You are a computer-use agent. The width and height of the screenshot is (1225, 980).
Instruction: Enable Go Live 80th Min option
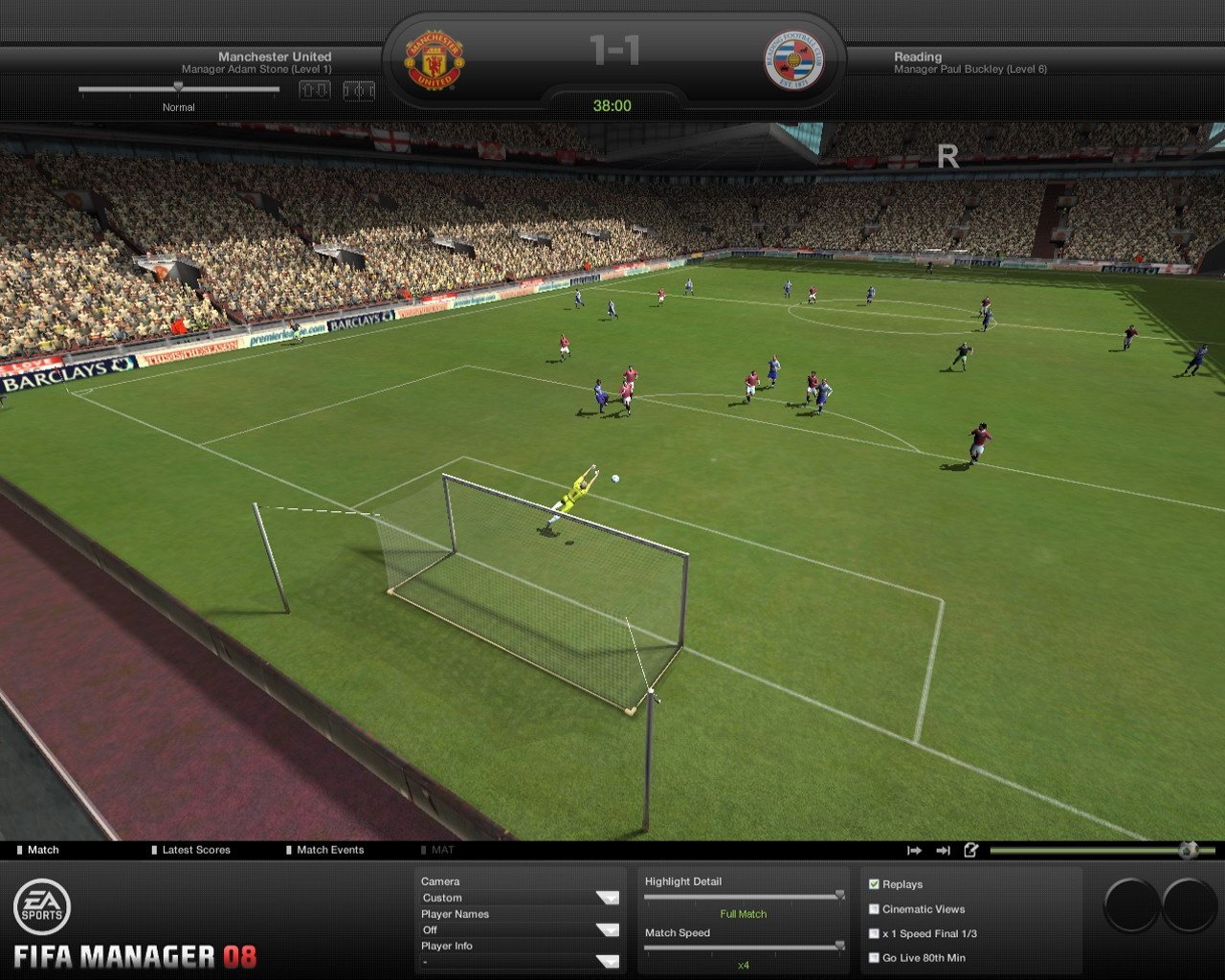874,957
